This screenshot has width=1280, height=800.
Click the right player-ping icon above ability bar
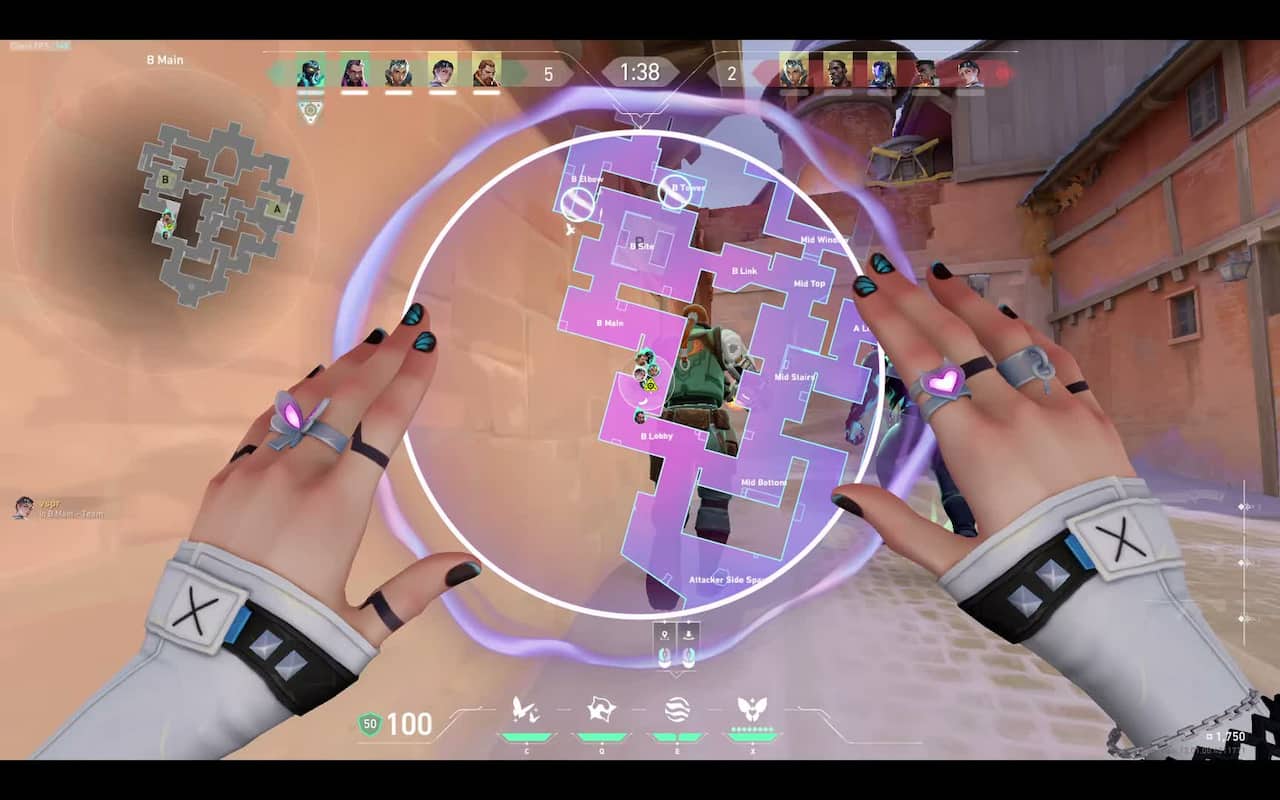(x=689, y=634)
